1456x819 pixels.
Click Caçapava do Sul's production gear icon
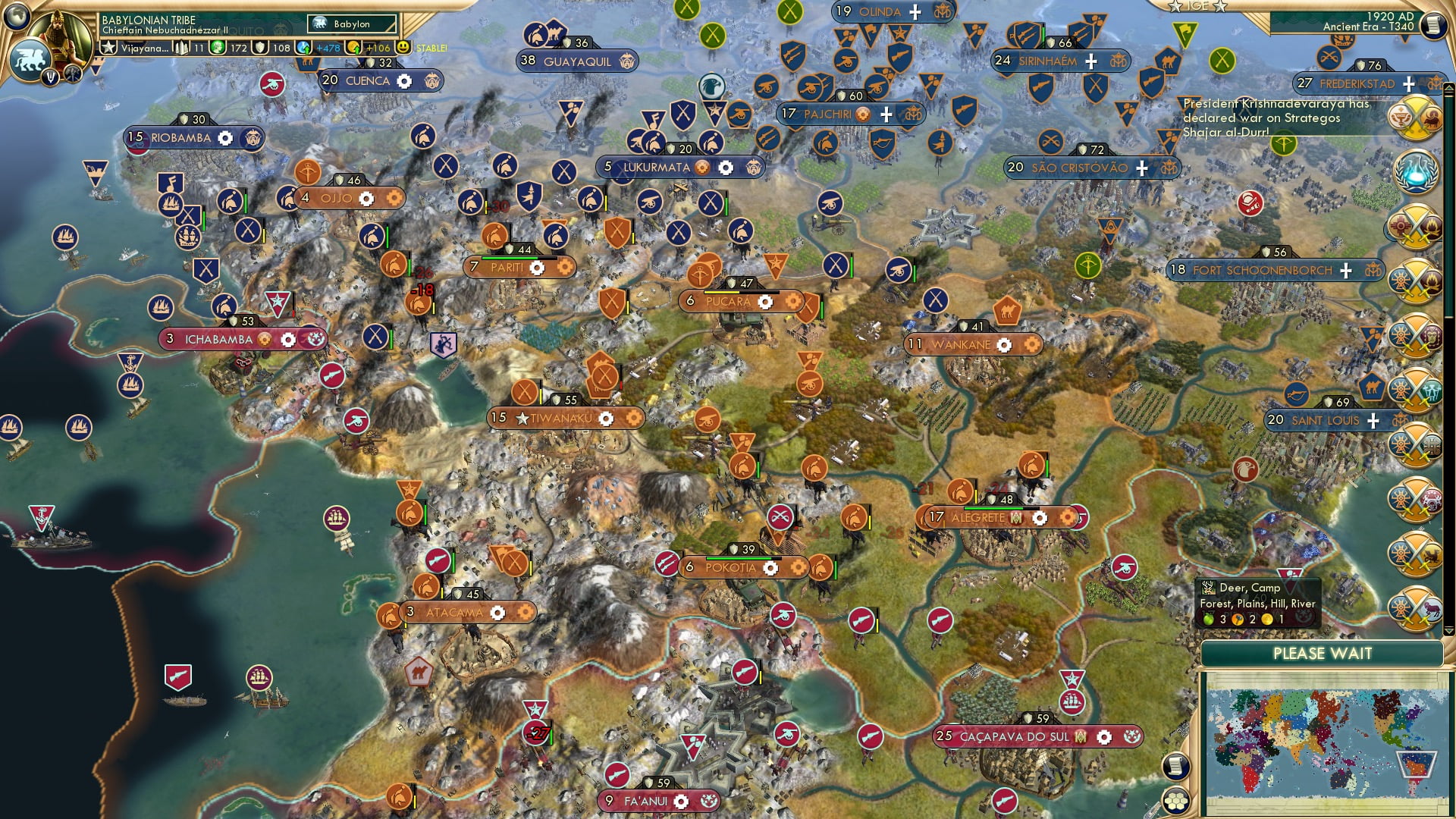[x=1103, y=736]
